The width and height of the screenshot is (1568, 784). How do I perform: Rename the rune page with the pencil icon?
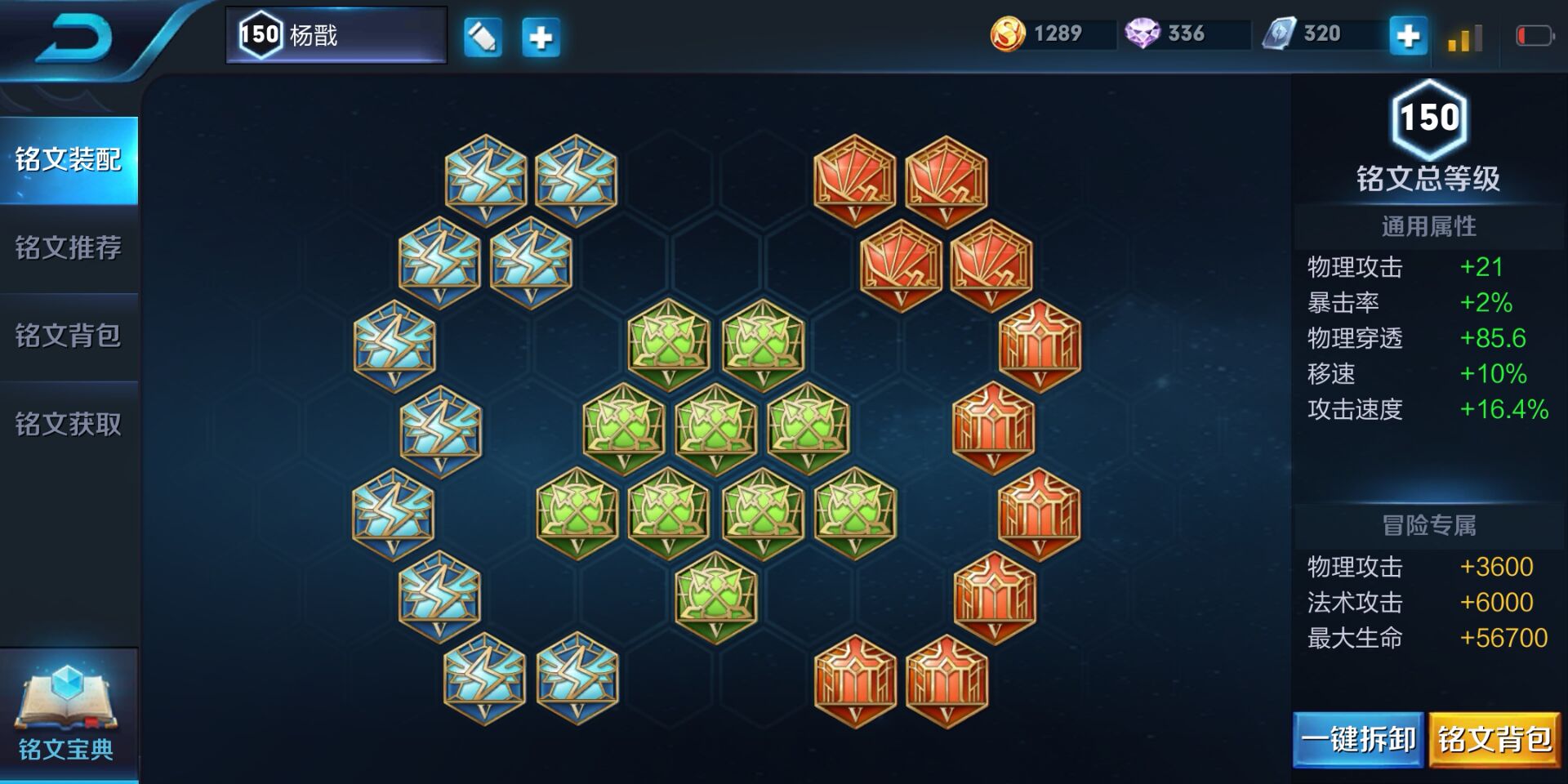pos(483,38)
